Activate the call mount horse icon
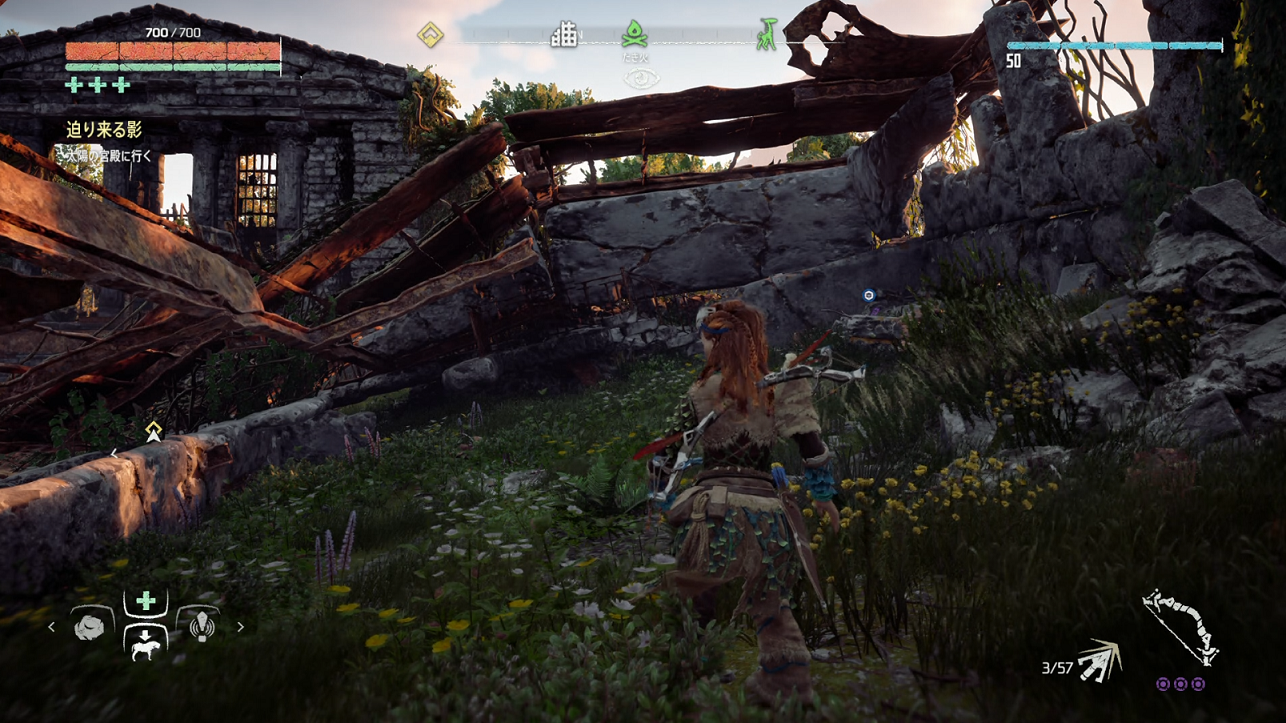 (145, 643)
